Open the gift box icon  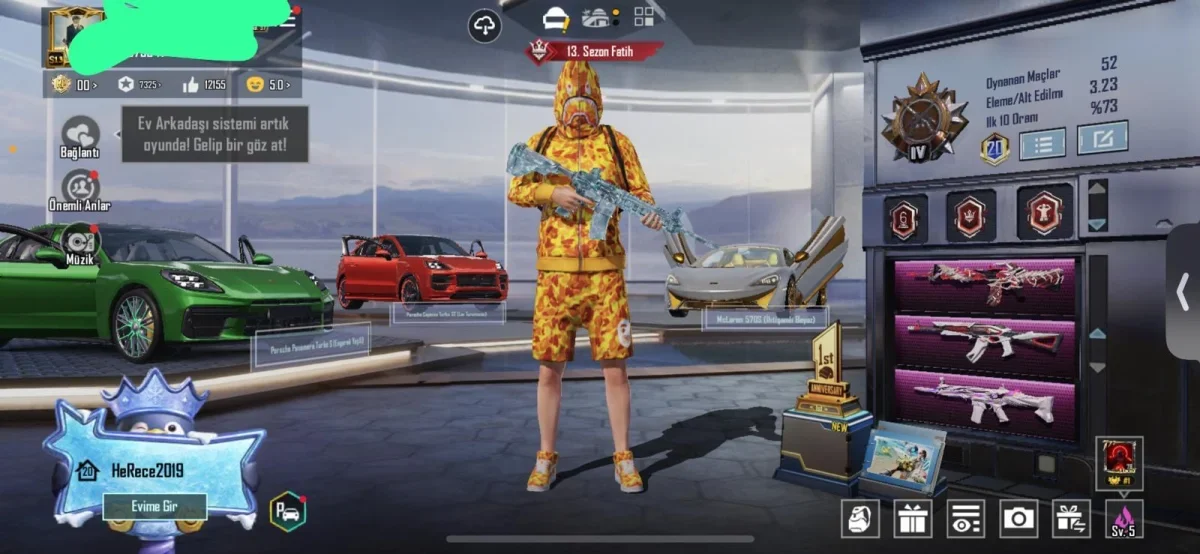[914, 518]
